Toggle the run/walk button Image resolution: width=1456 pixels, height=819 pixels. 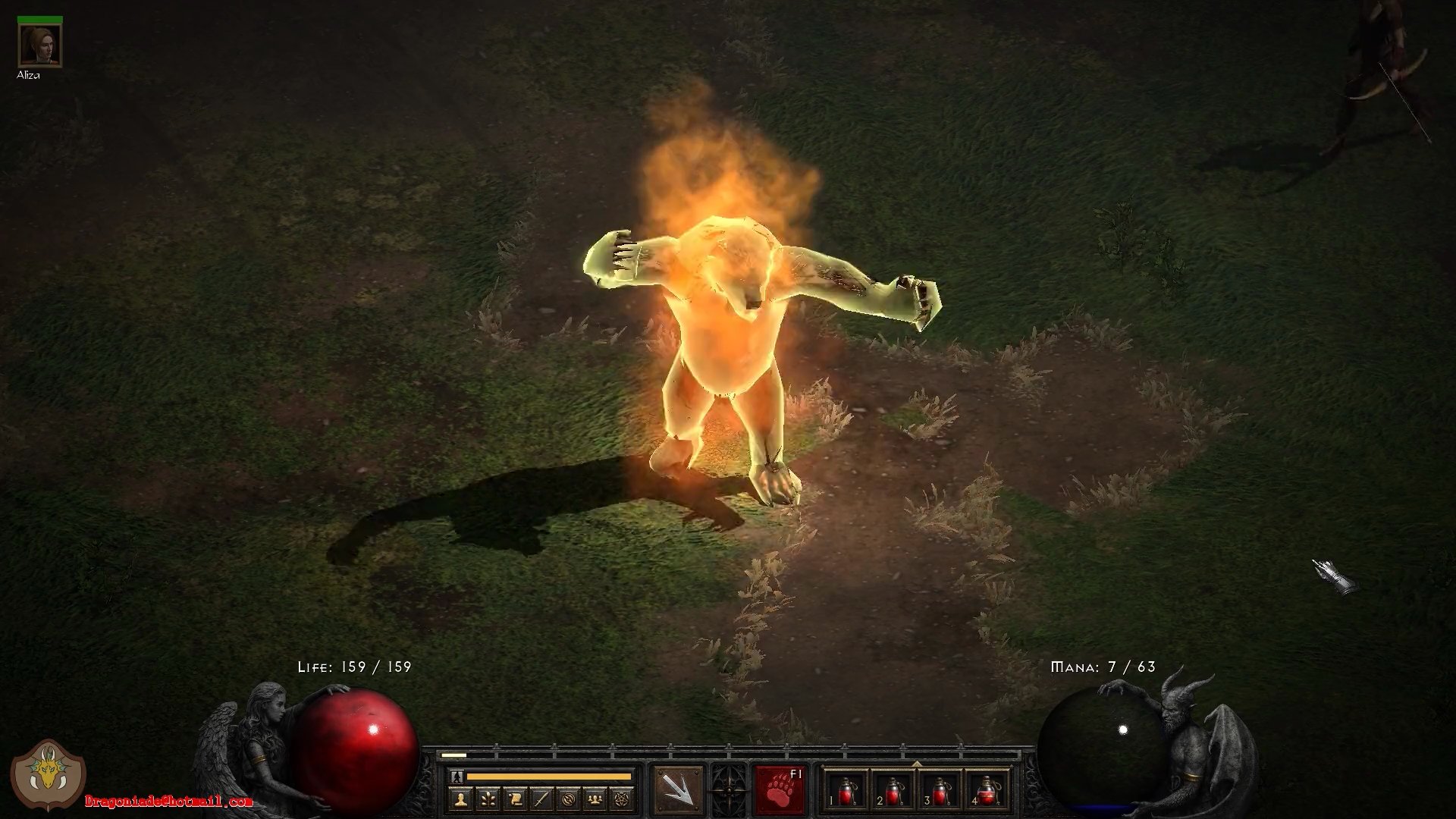point(456,777)
